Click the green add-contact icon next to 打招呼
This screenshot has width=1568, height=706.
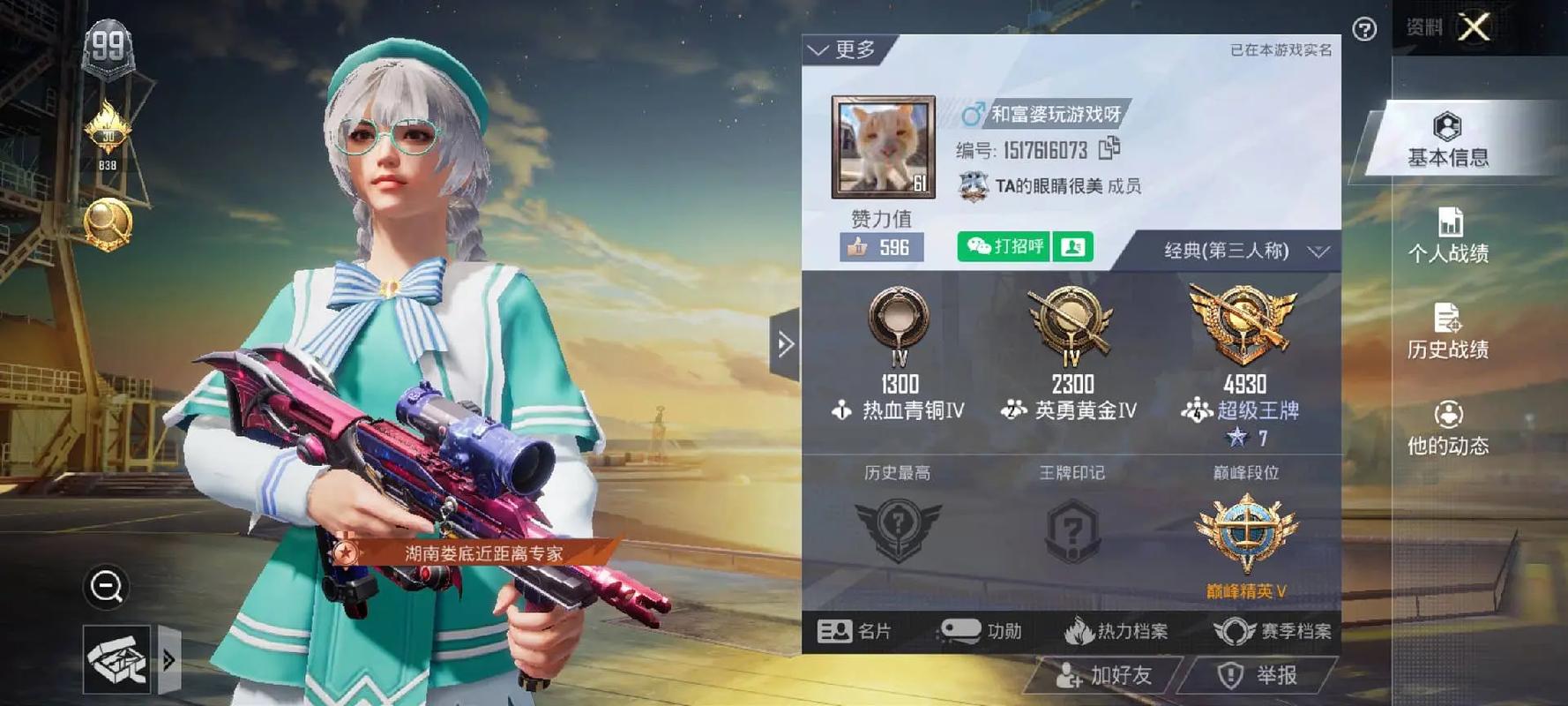1071,248
